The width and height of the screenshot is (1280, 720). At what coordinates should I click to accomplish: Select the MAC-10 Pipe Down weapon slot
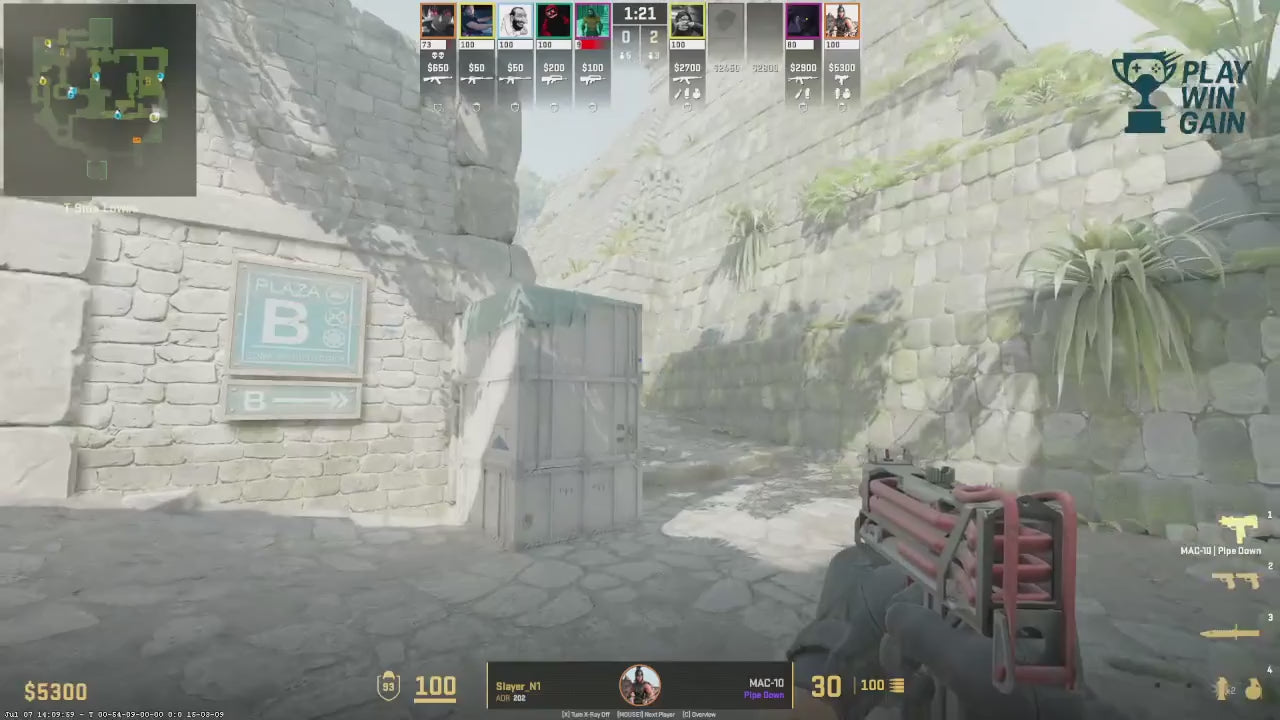click(x=1238, y=530)
